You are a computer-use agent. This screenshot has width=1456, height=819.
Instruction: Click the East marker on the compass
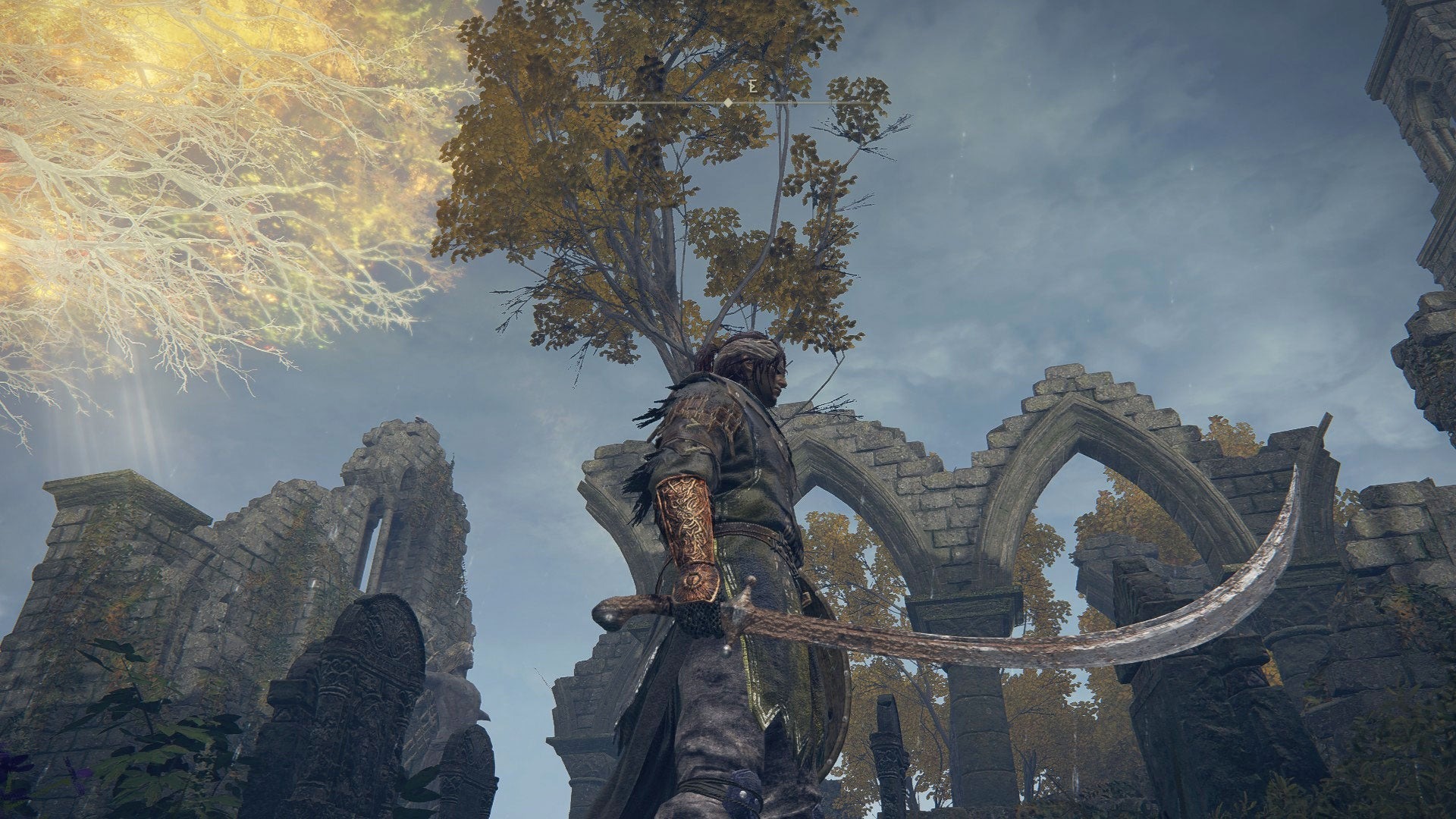752,87
